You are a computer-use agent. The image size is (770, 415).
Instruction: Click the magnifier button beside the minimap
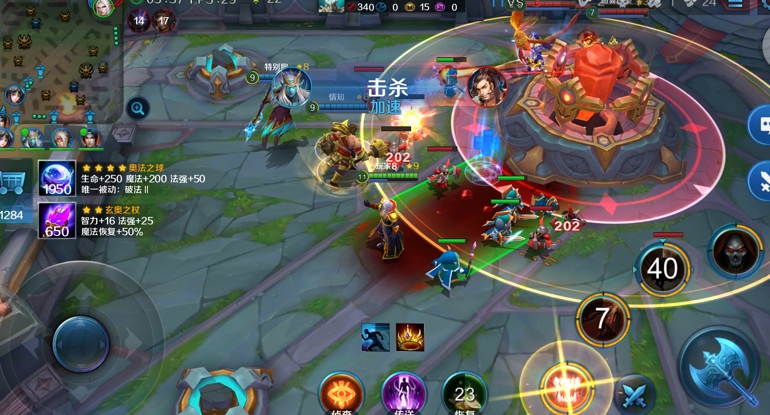[138, 107]
